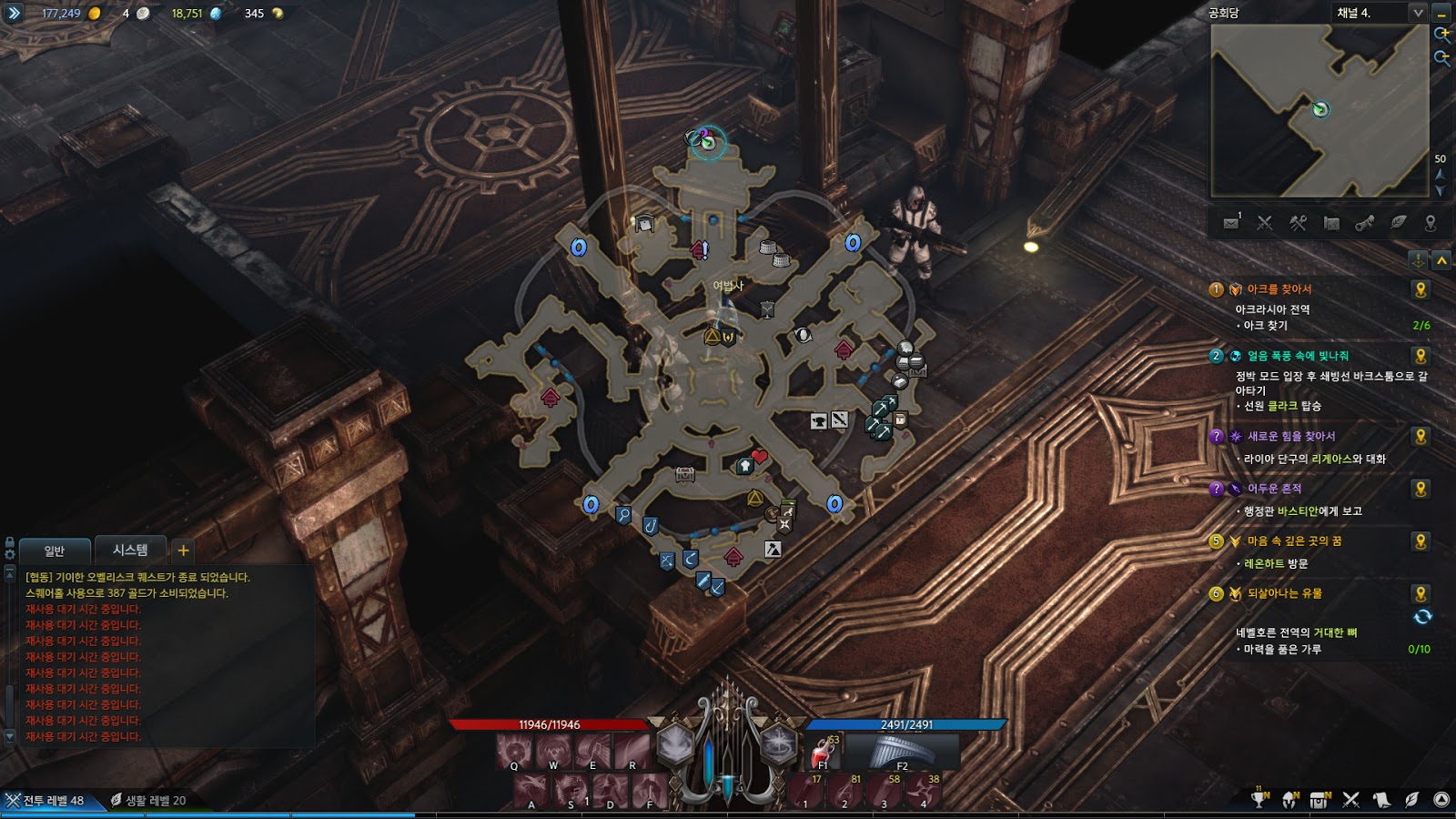Open the helmet character menu
The width and height of the screenshot is (1456, 819).
1289,800
